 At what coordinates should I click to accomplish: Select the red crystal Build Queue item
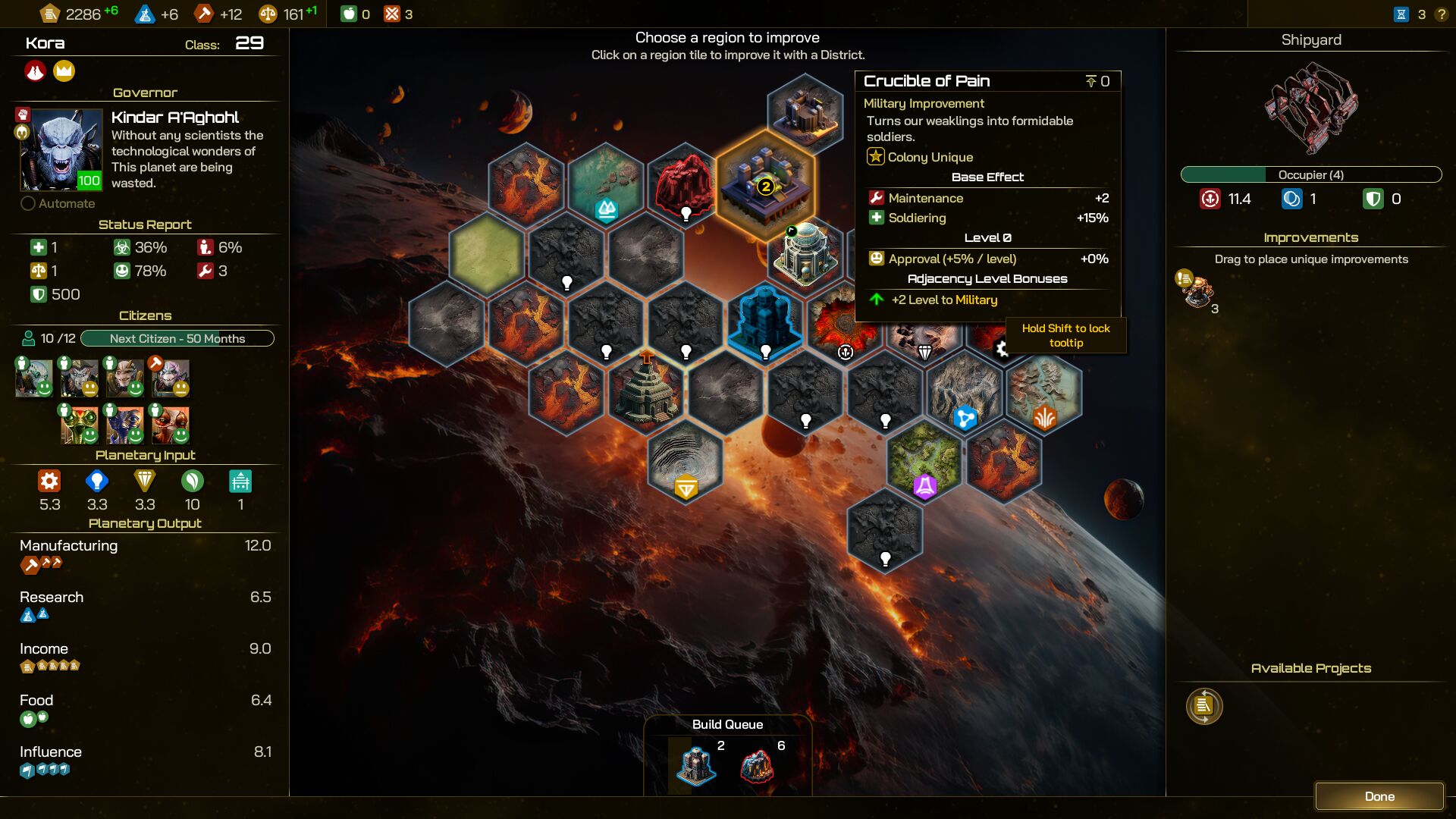tap(757, 764)
